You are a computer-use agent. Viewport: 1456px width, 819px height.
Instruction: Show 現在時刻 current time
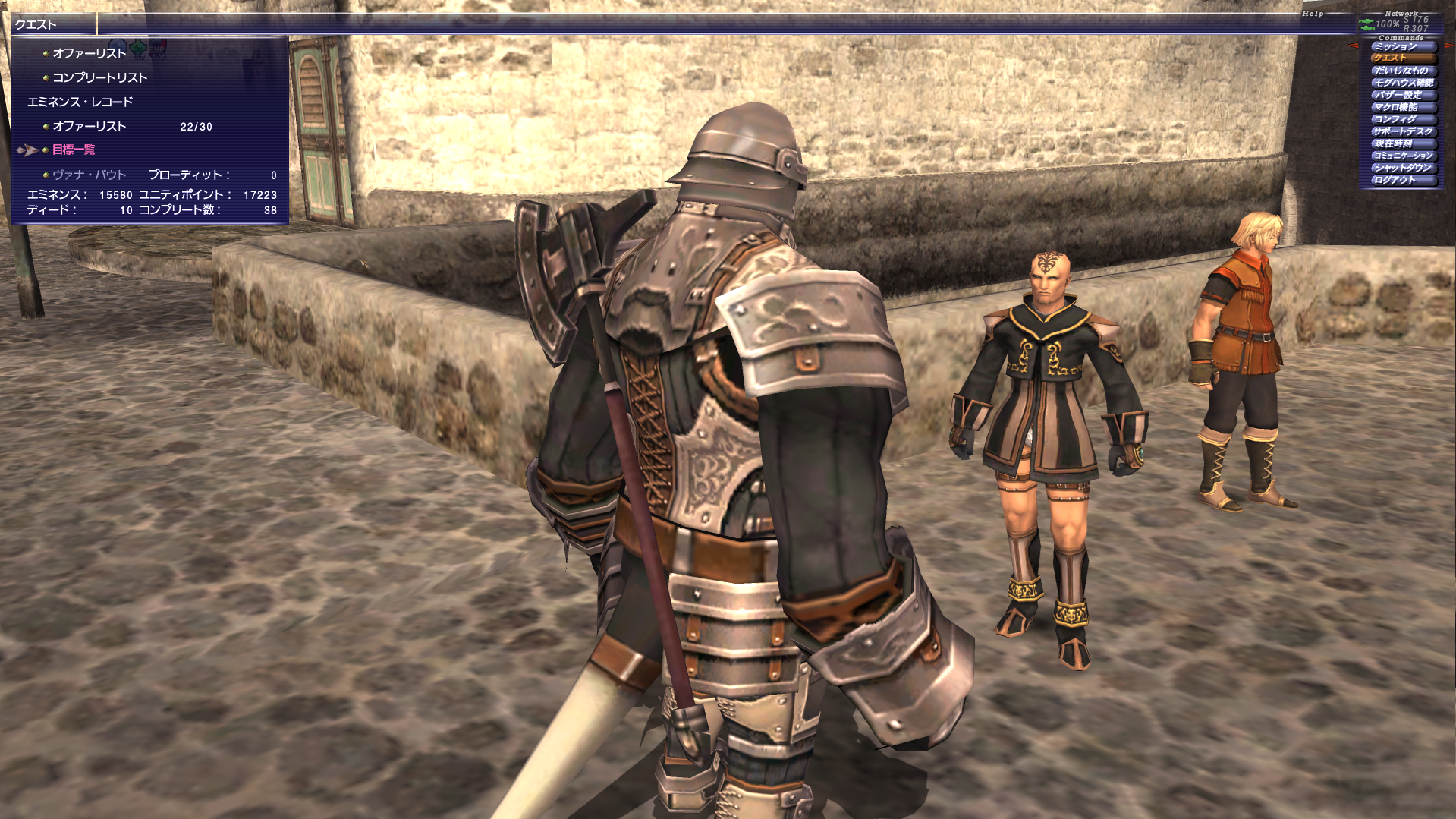1402,143
